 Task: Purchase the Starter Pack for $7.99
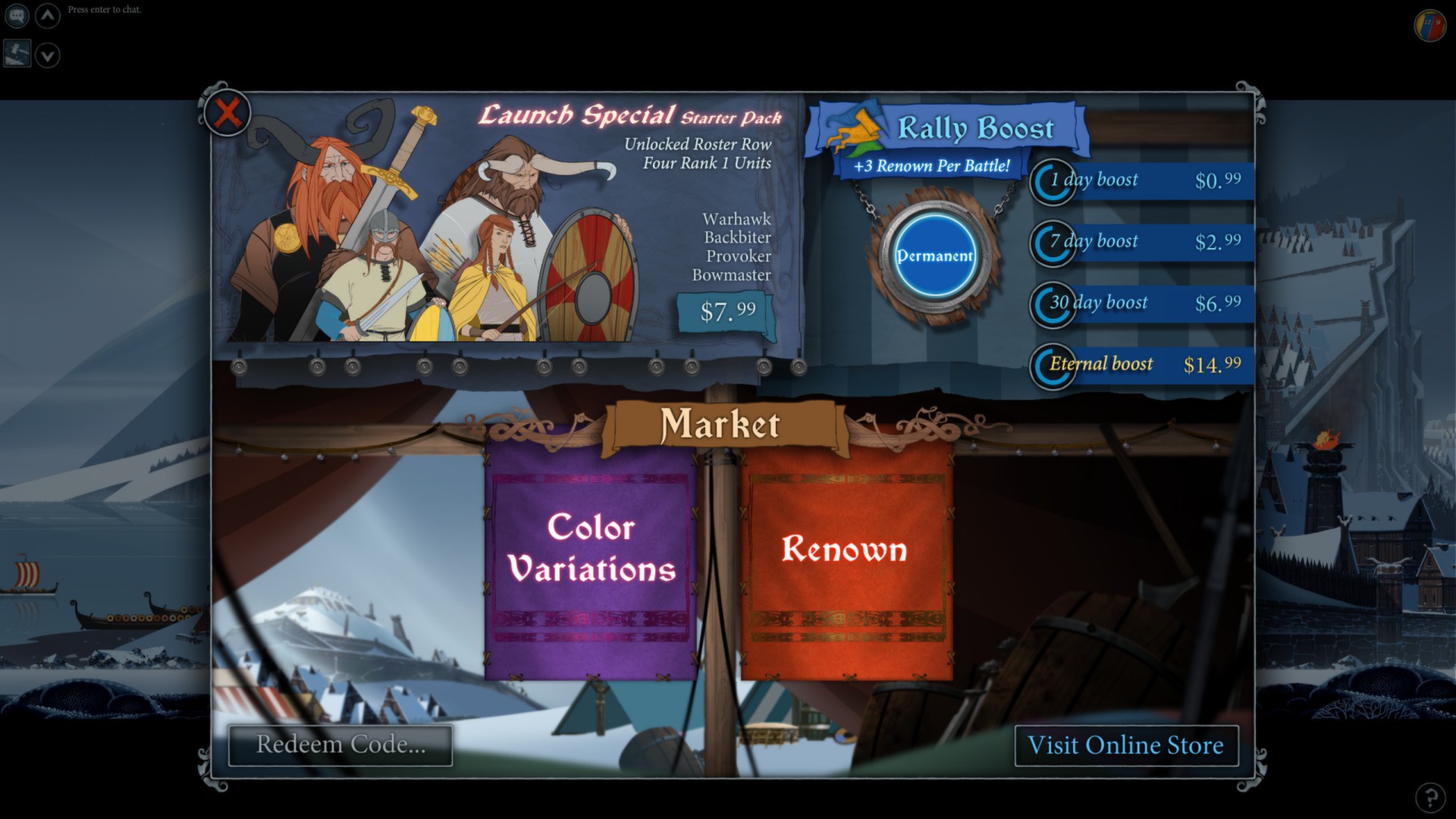(727, 310)
